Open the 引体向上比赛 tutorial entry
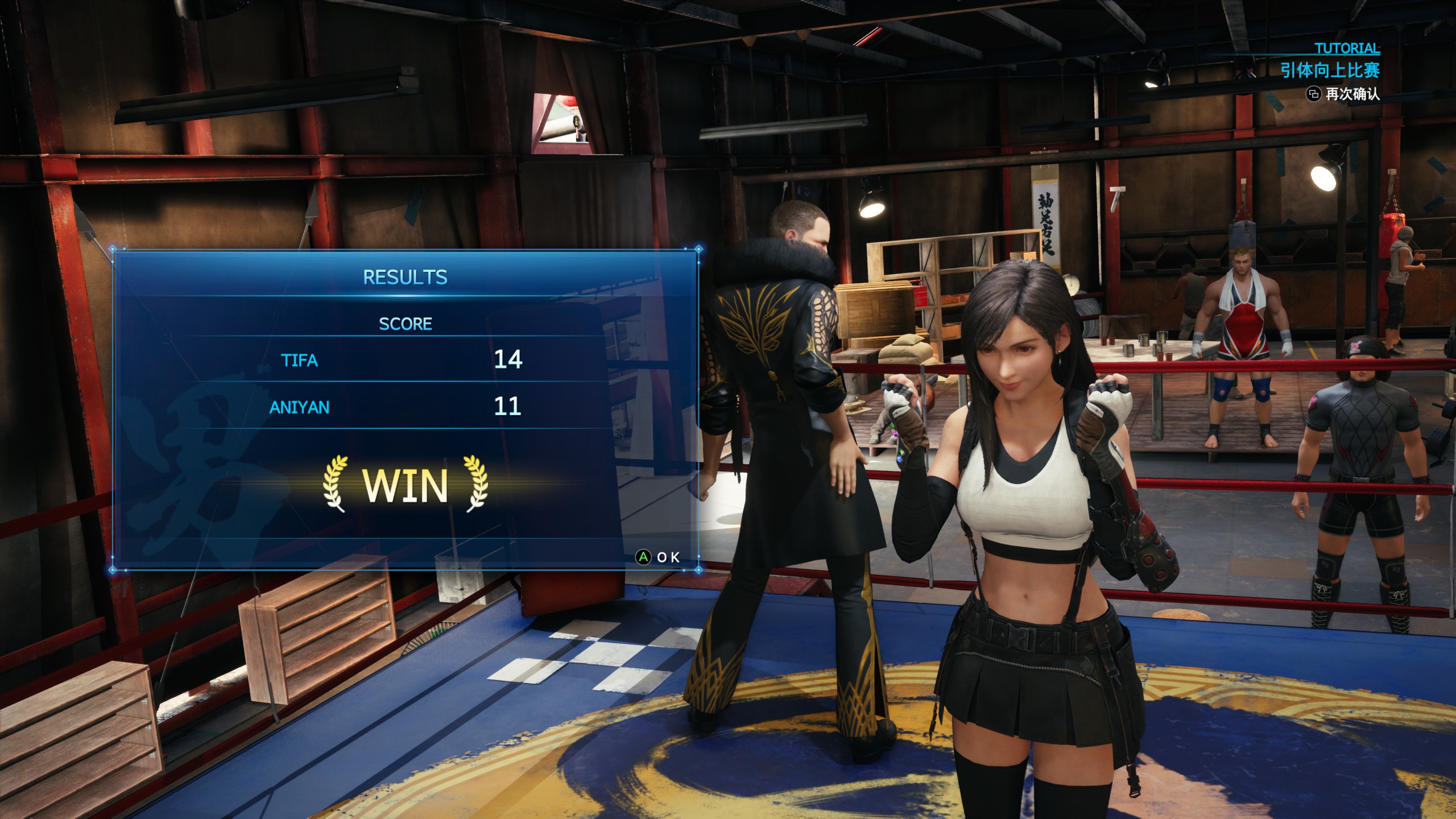The image size is (1456, 819). (1330, 71)
